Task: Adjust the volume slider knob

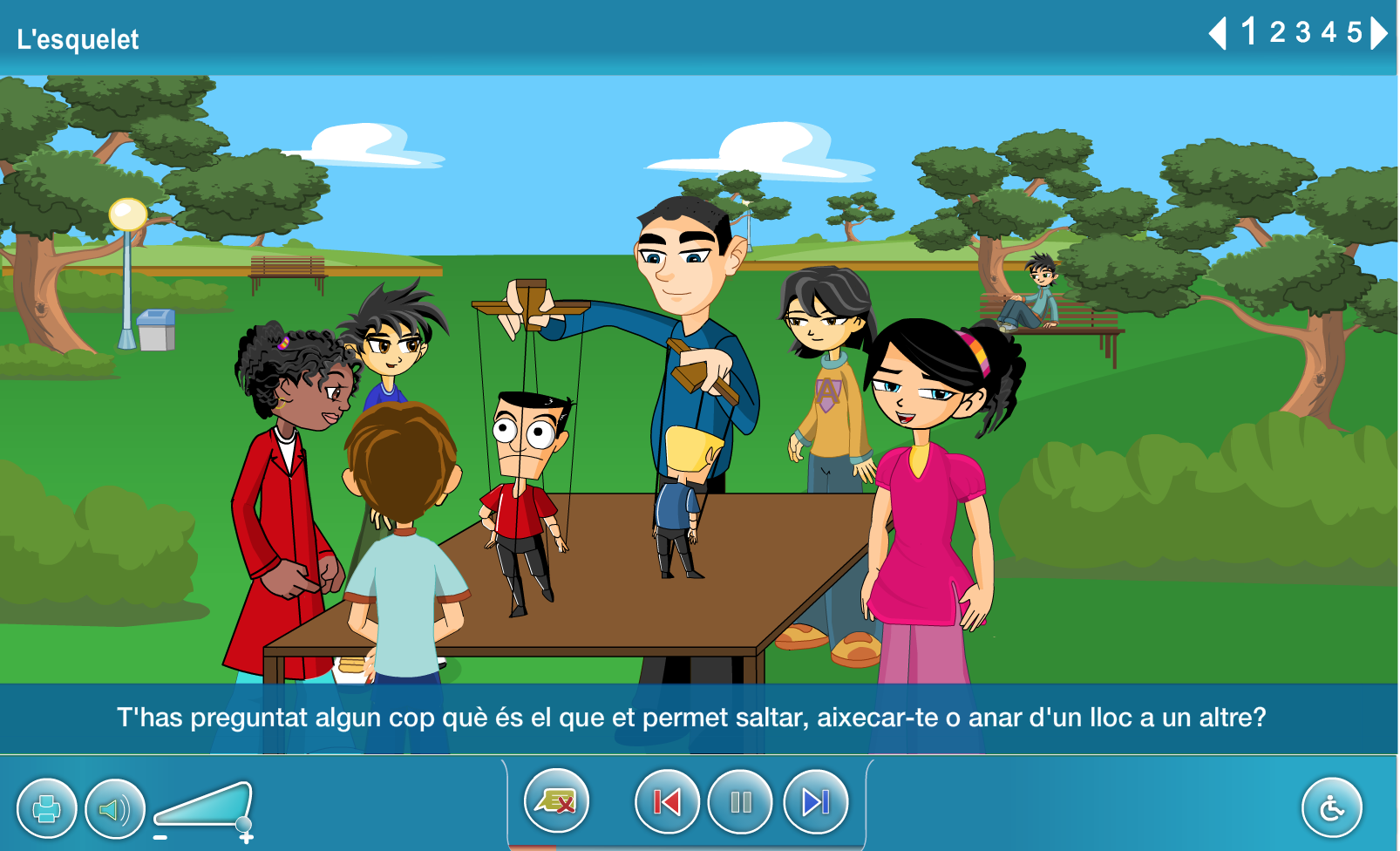Action: (x=244, y=824)
